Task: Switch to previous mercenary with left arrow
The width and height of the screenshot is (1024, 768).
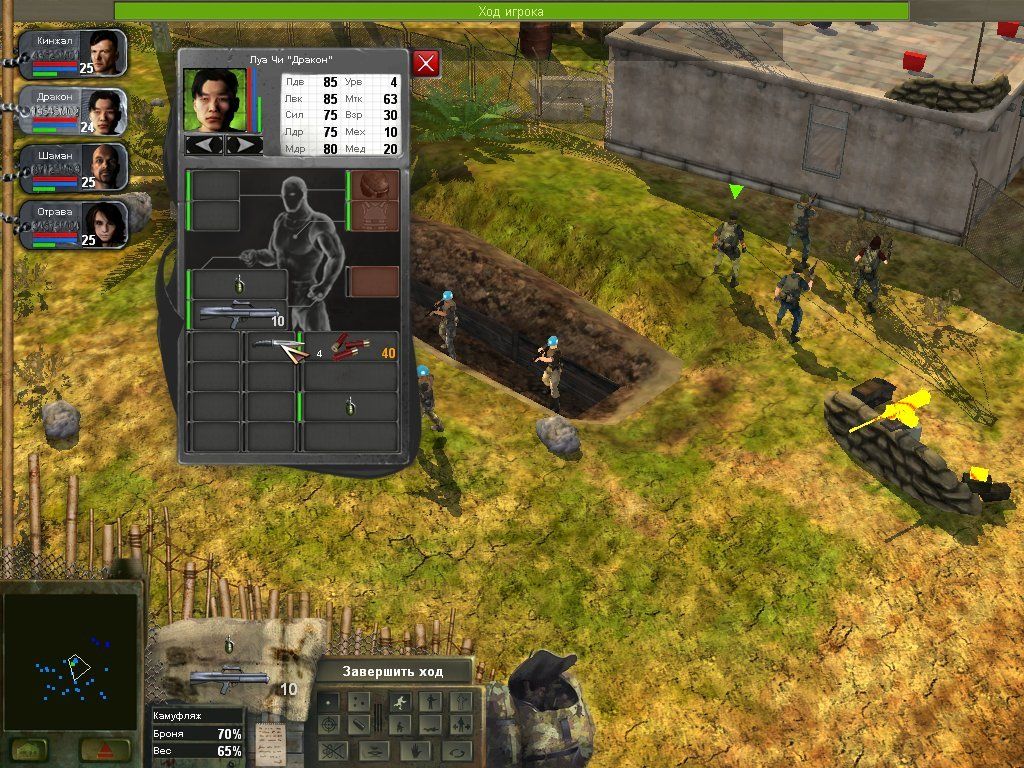Action: [x=205, y=145]
